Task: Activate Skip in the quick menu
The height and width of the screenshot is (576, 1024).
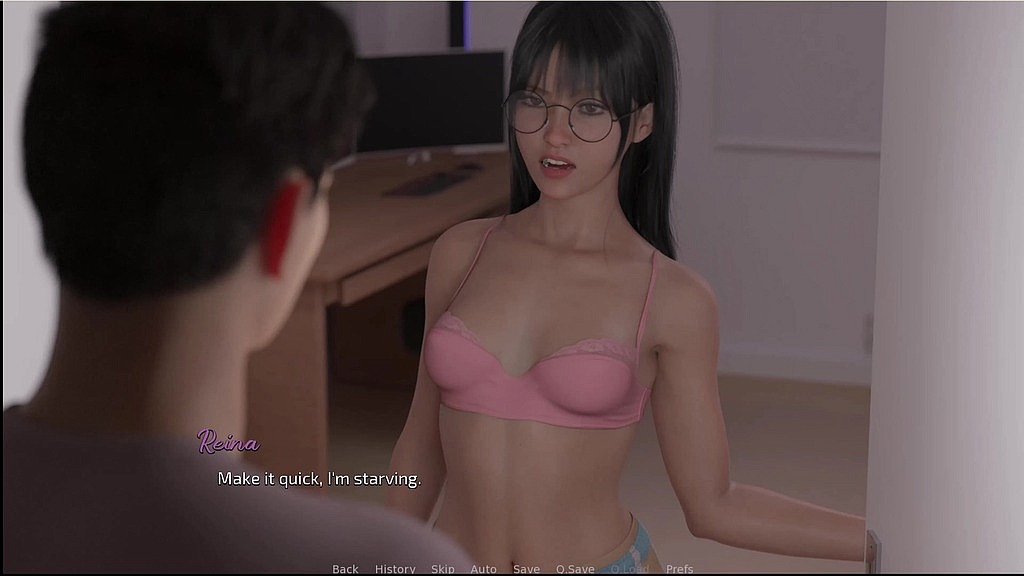Action: coord(443,569)
